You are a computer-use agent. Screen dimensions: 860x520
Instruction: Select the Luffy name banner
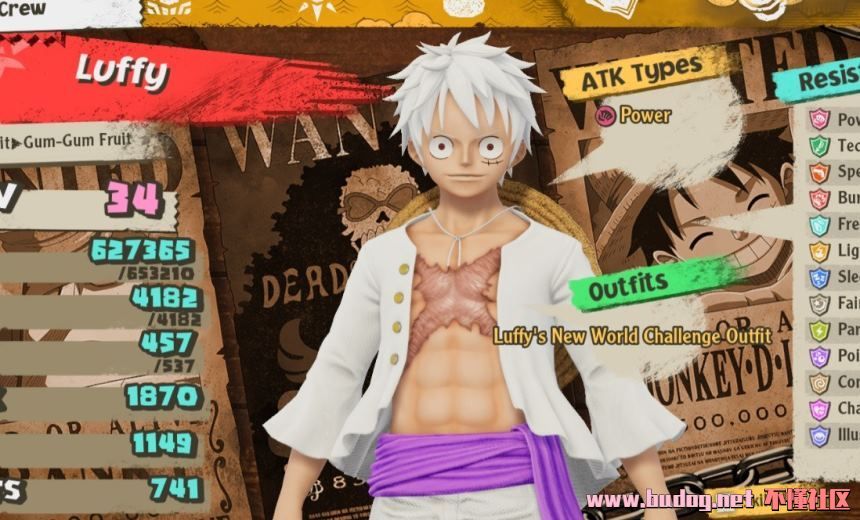coord(123,72)
